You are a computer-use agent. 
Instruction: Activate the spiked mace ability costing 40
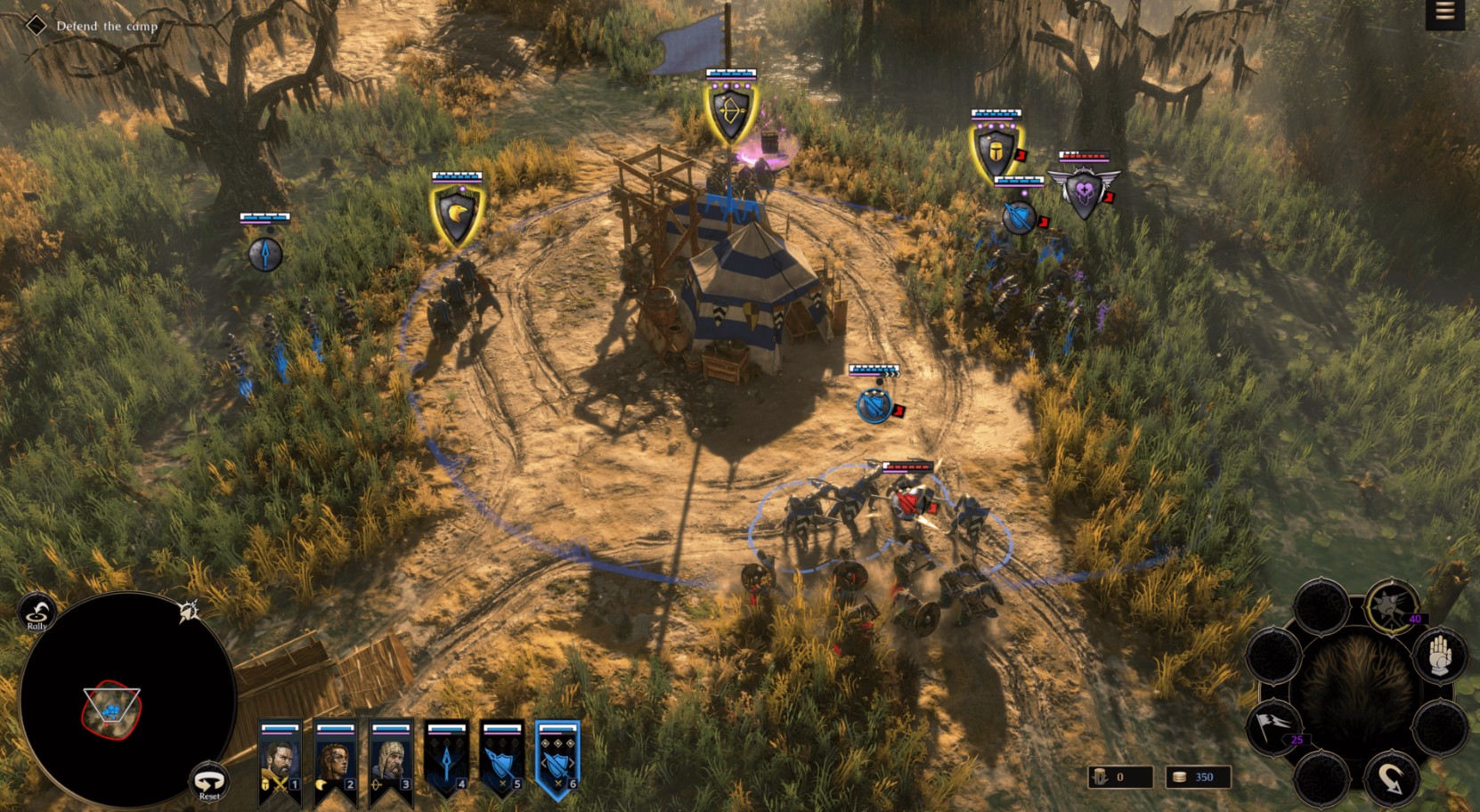(1391, 606)
